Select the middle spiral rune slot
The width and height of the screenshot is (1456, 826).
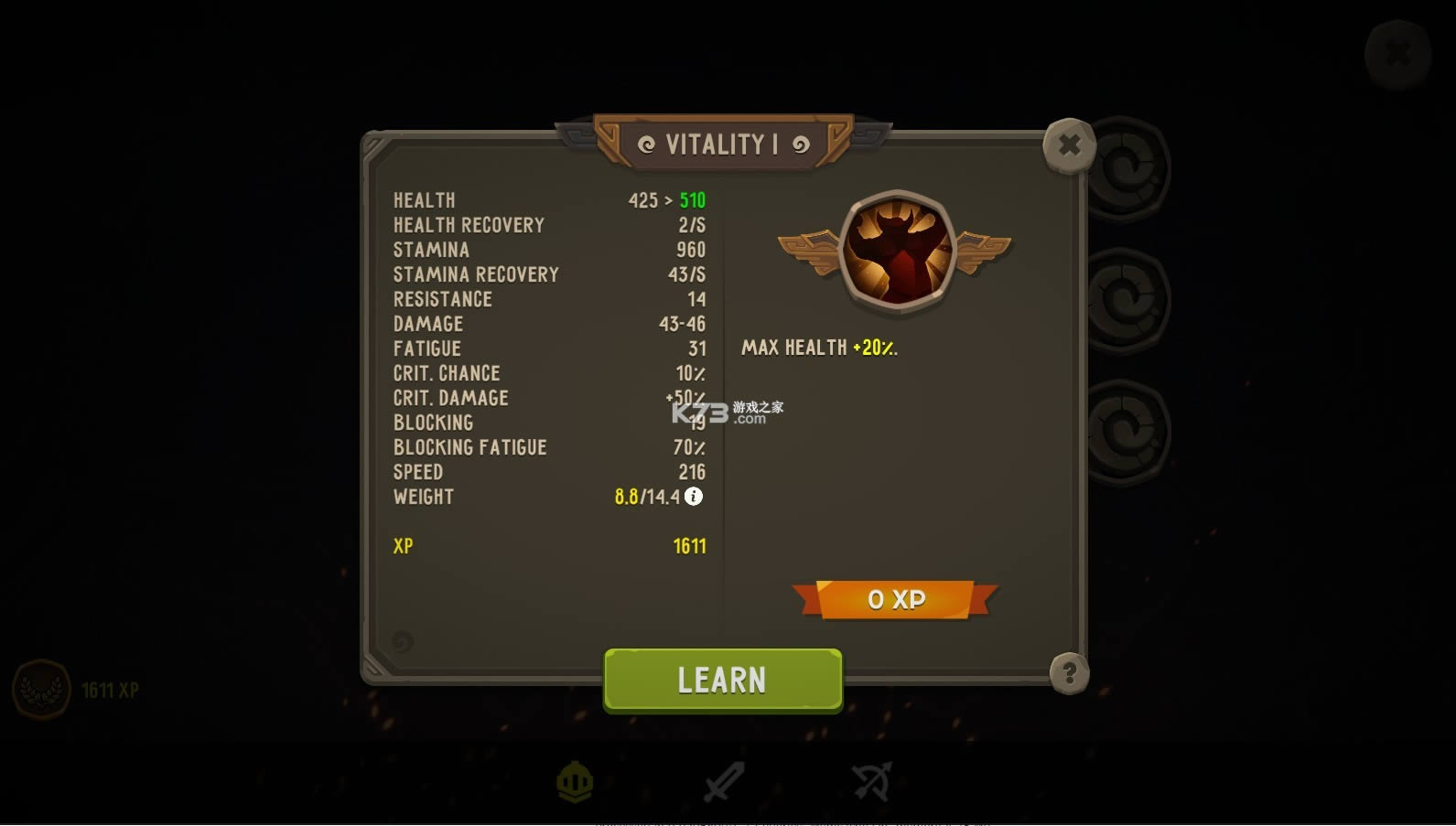point(1129,297)
